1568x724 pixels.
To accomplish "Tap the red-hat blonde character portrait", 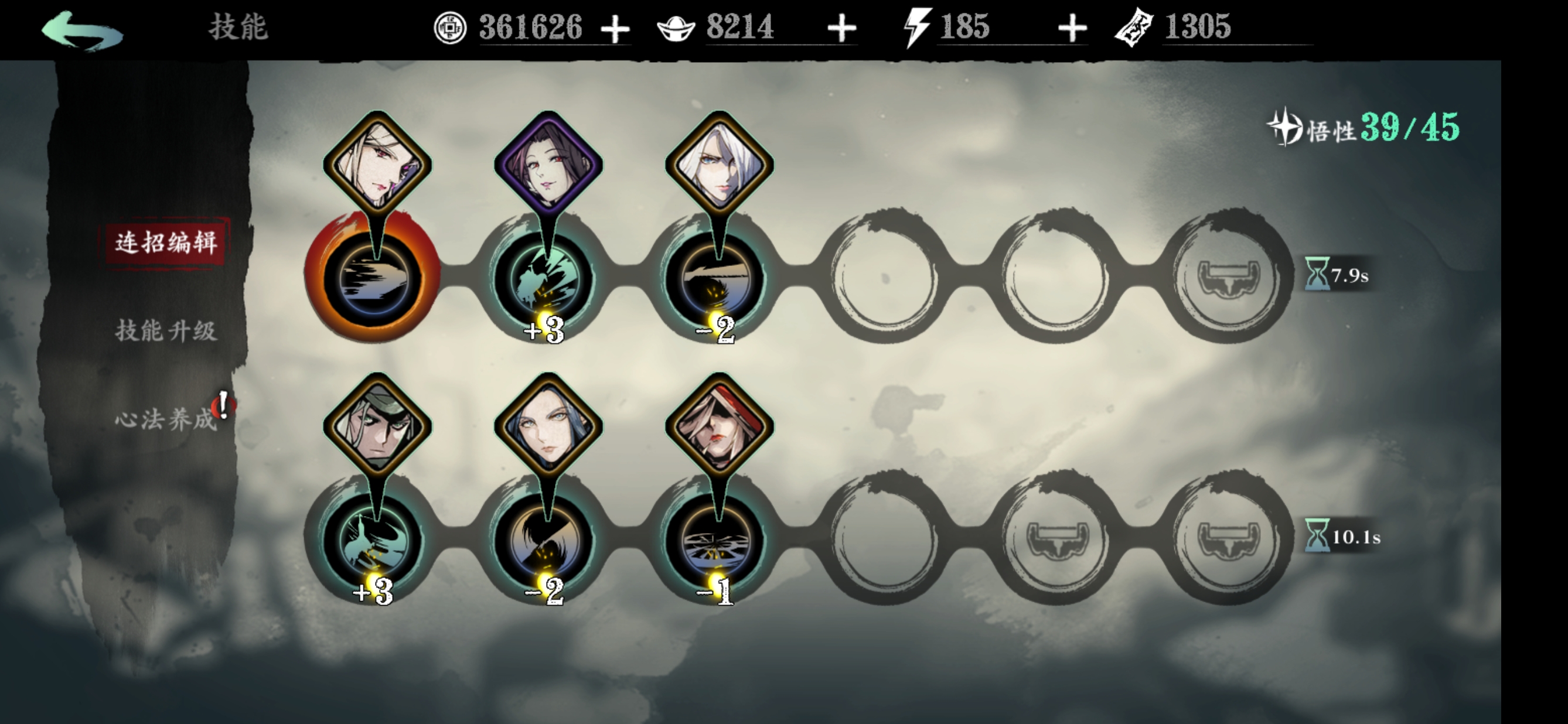I will tap(720, 425).
